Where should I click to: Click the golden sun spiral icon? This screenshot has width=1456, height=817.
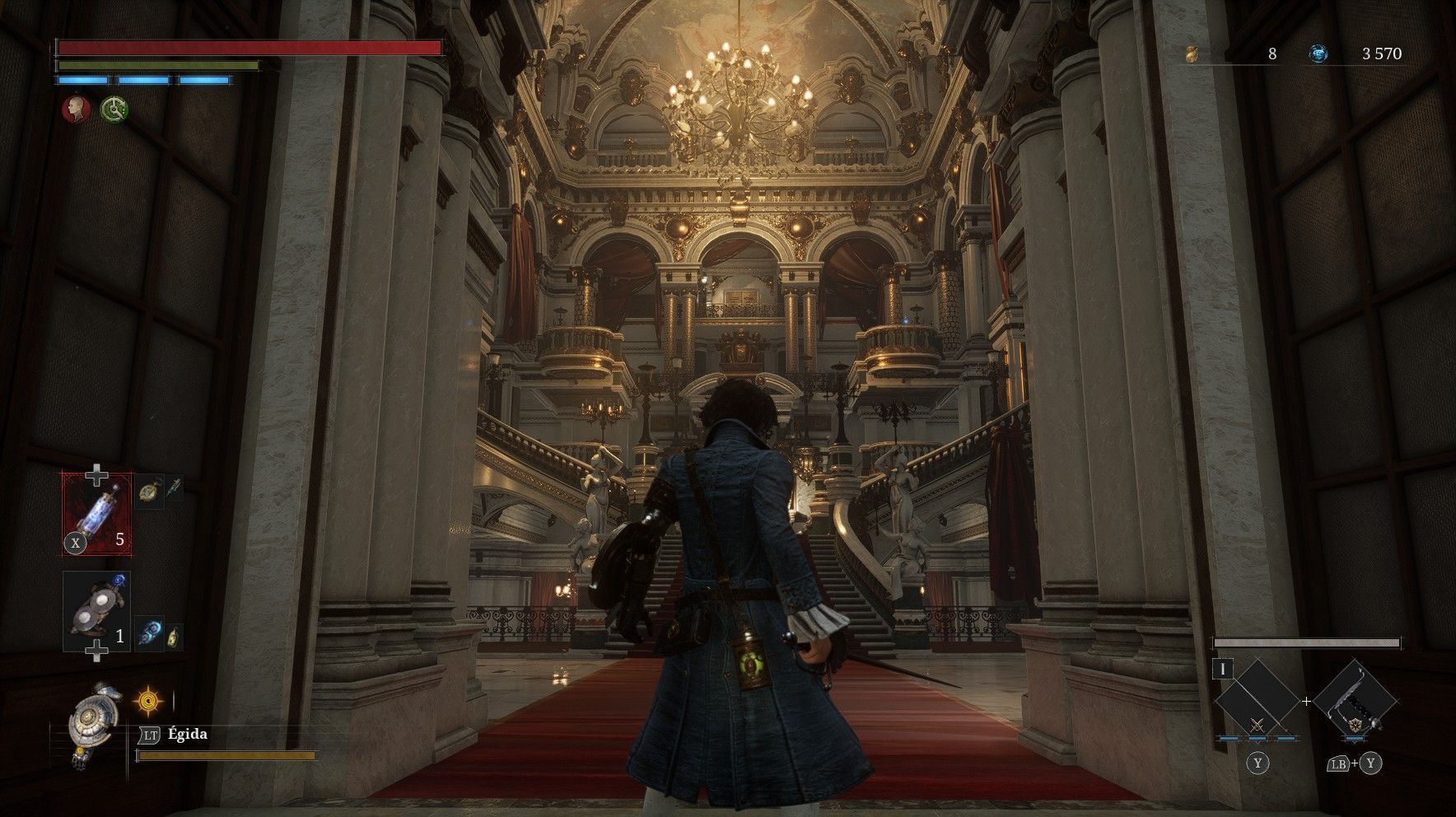[x=149, y=702]
